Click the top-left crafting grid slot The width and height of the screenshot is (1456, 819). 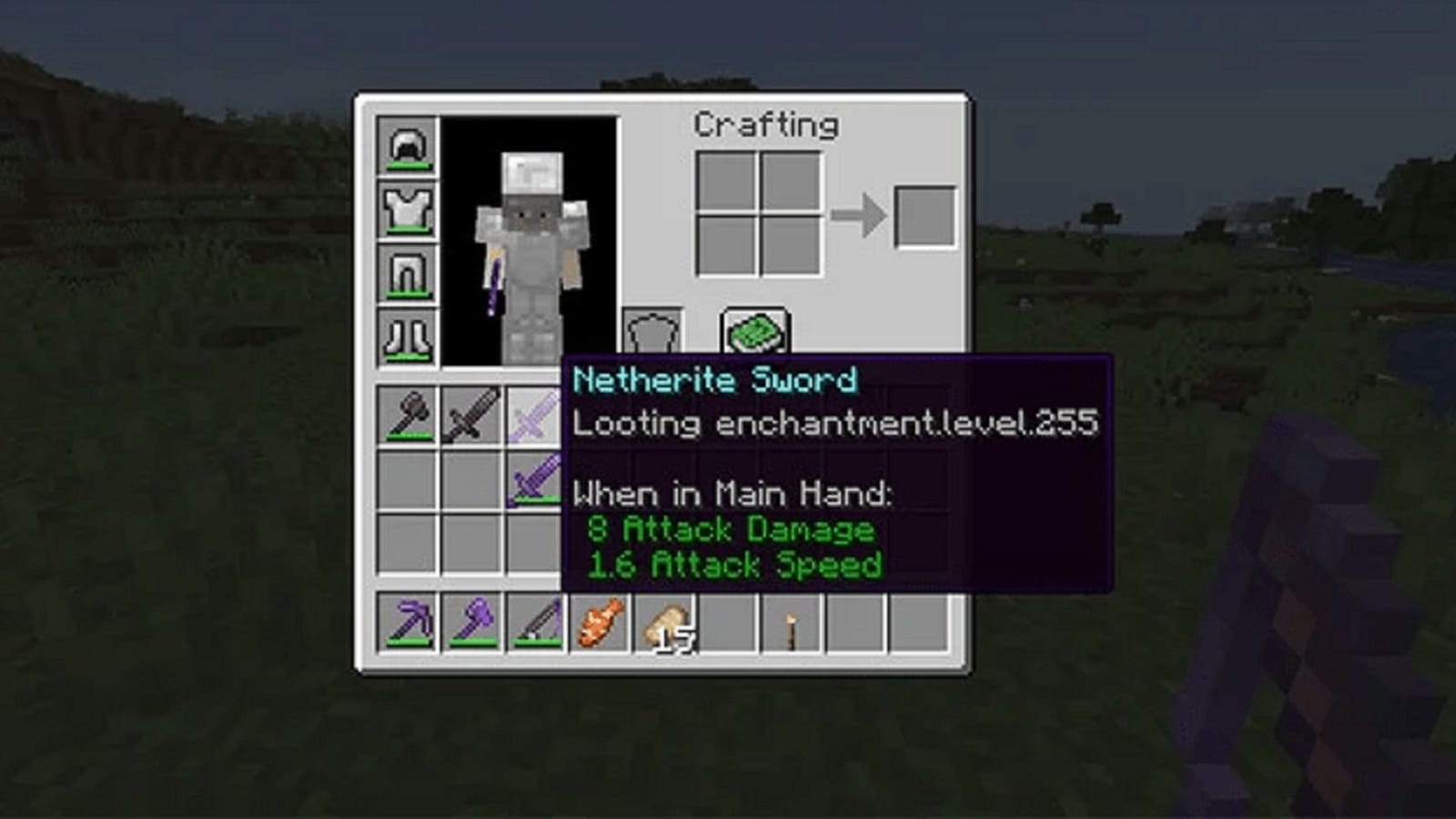[x=728, y=178]
